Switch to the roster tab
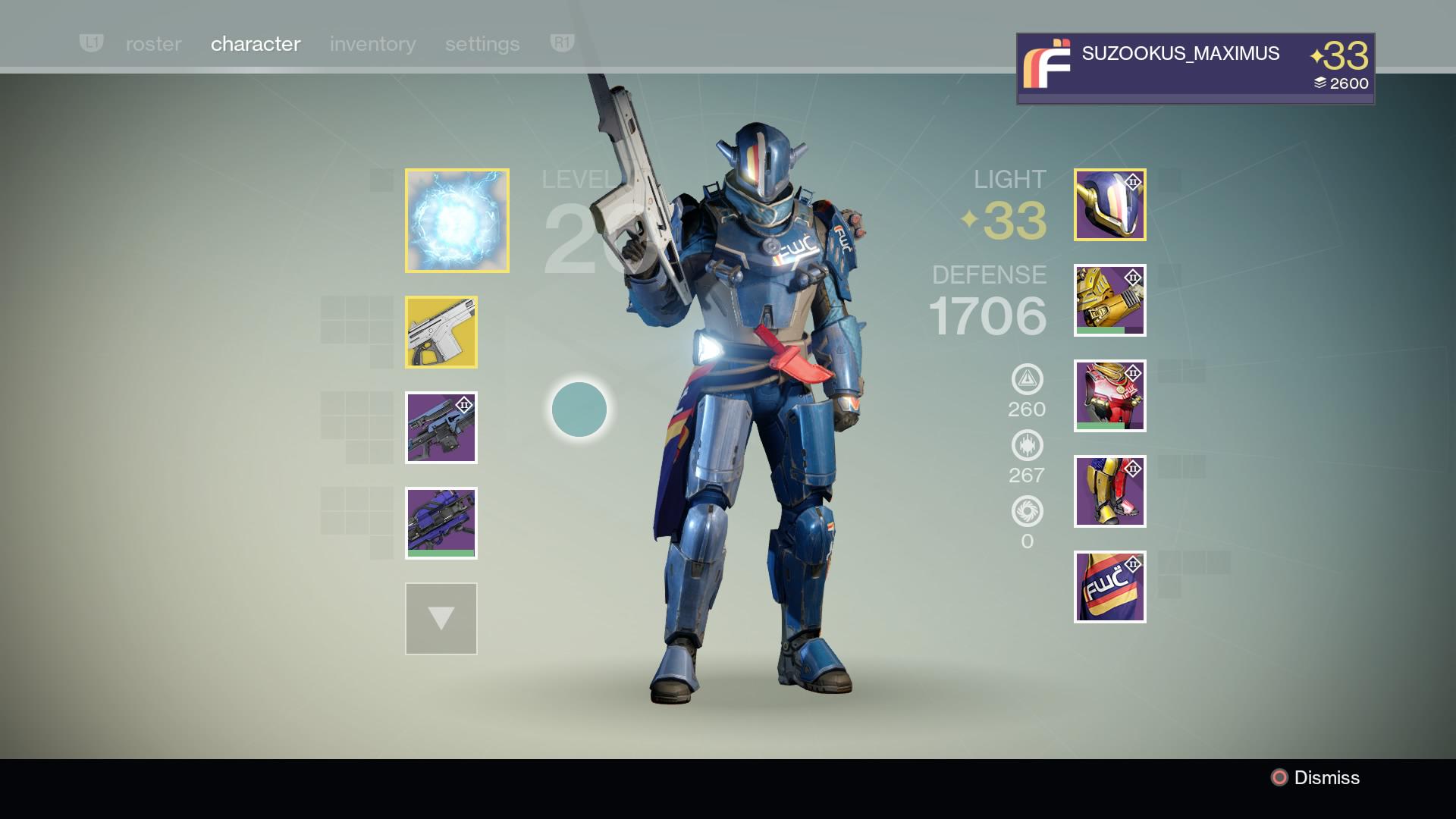This screenshot has height=819, width=1456. click(153, 43)
